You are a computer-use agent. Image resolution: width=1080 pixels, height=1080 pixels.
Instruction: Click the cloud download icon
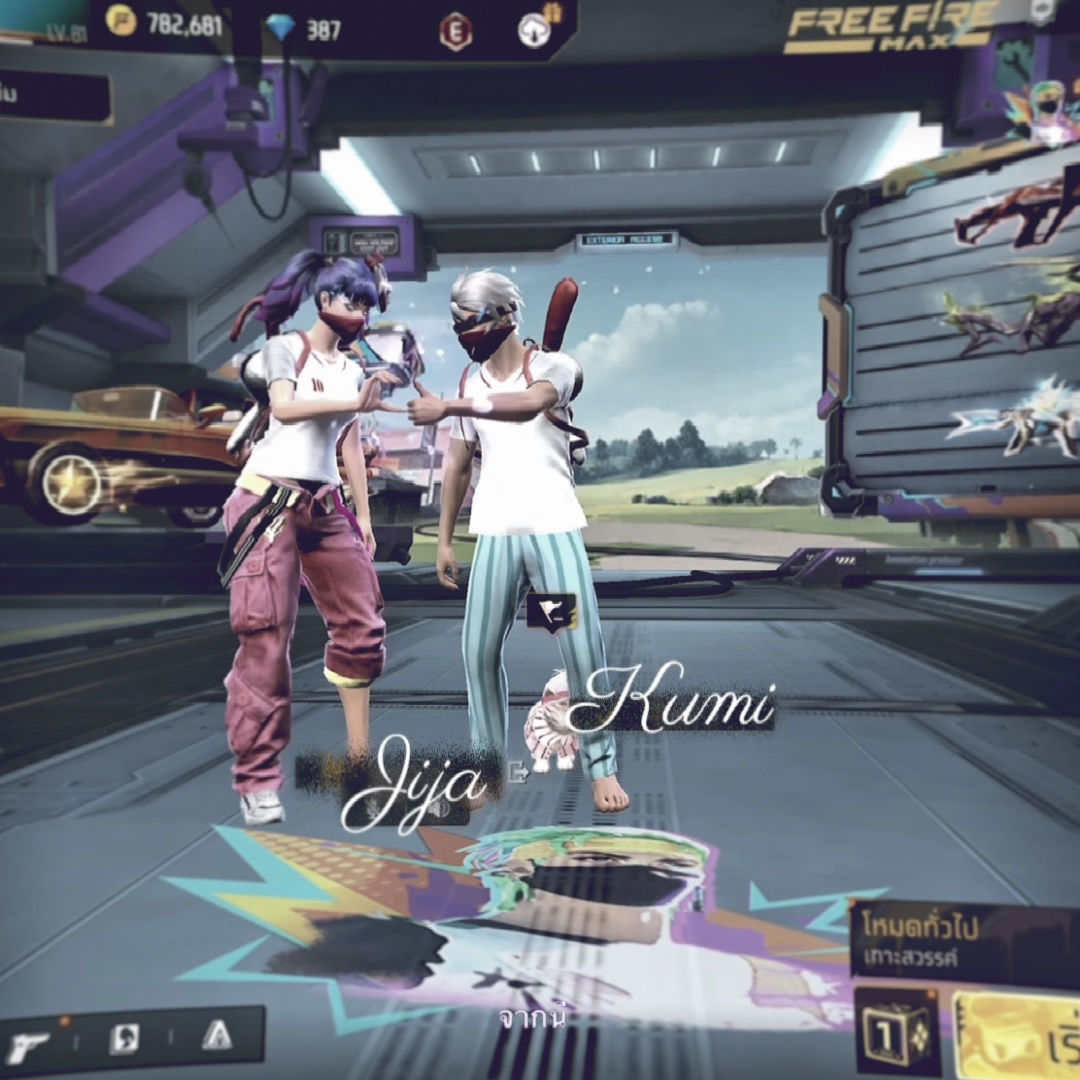coord(535,31)
